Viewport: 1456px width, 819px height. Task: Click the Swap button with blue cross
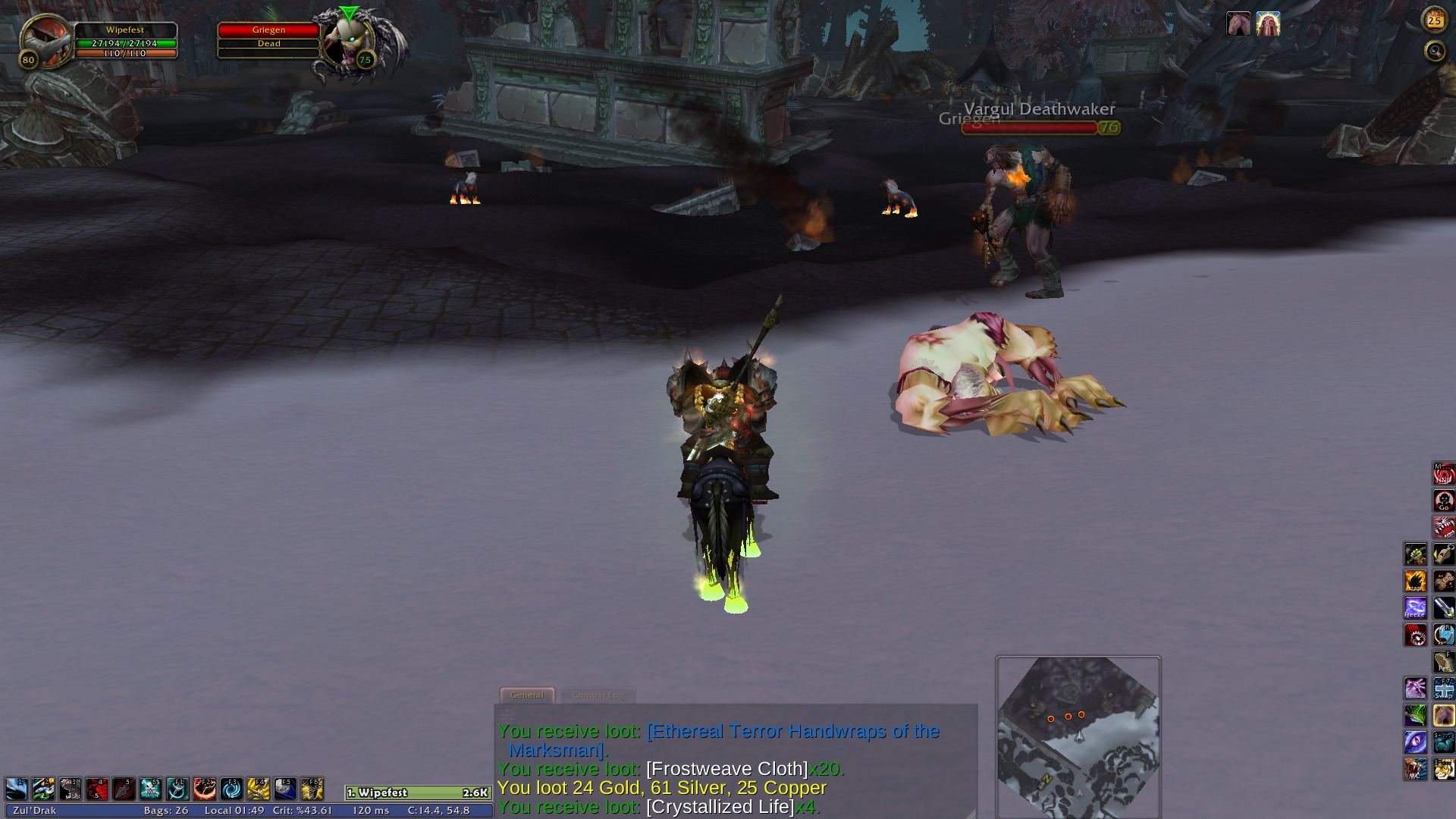(1443, 689)
